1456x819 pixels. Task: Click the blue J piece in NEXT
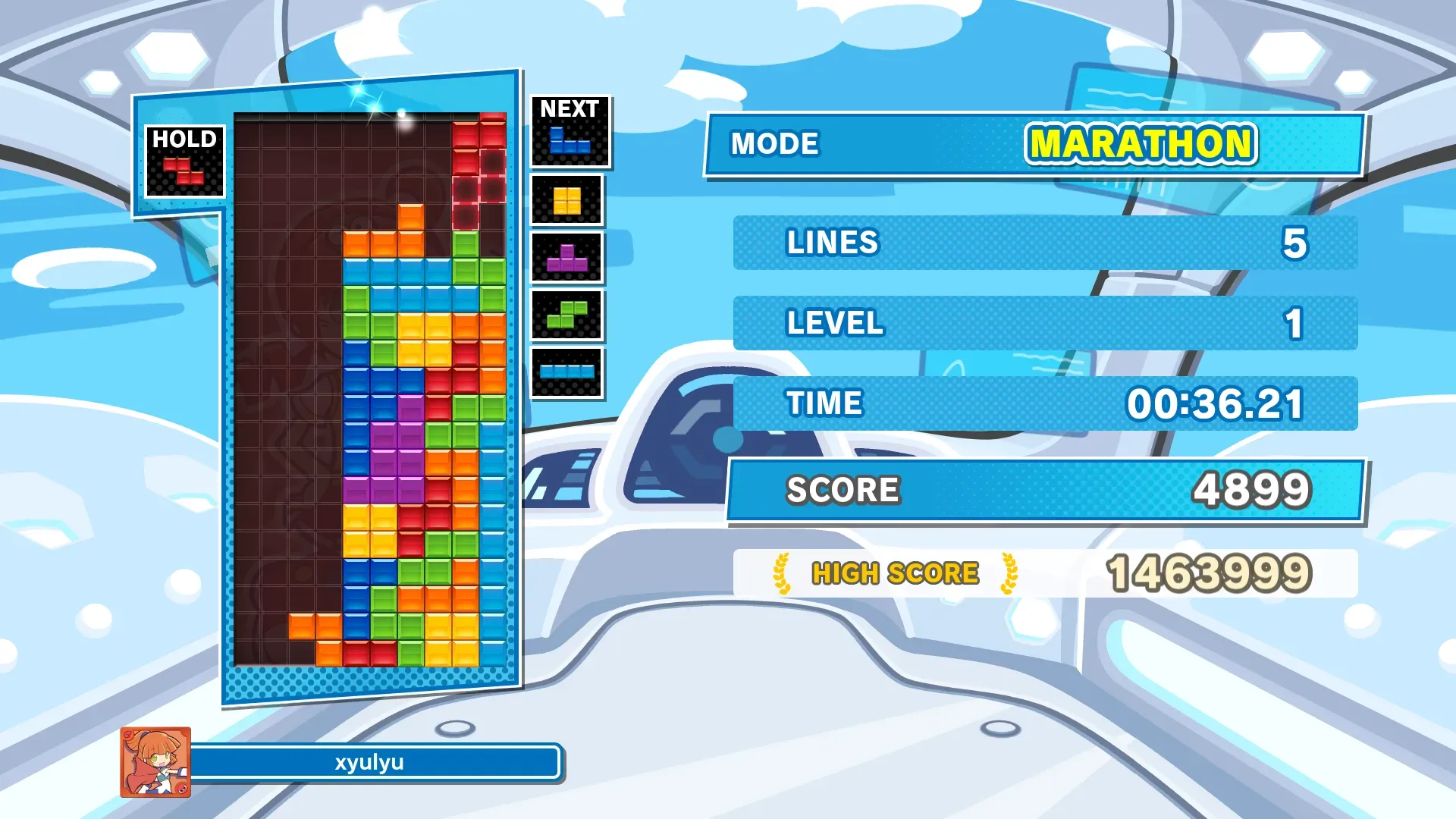coord(570,140)
